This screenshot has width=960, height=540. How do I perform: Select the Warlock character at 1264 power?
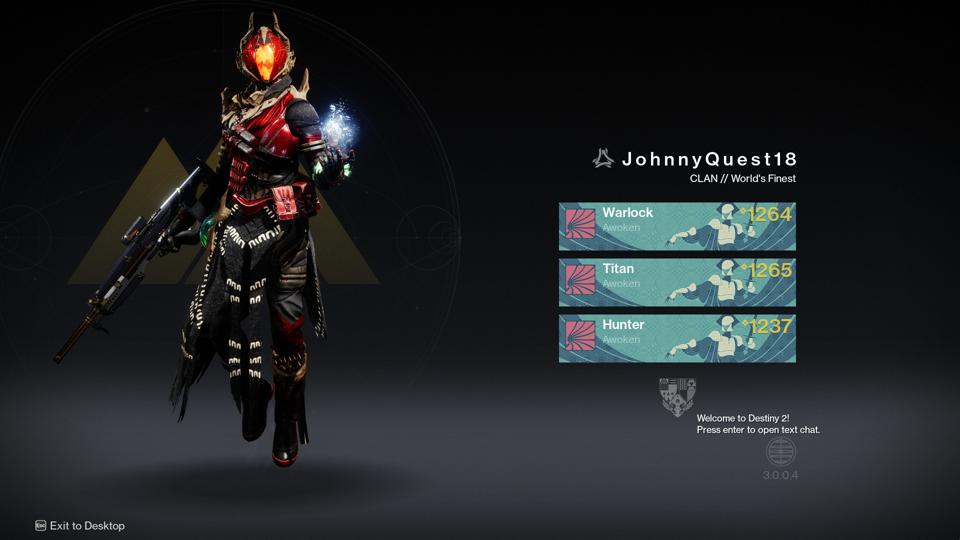click(x=677, y=226)
